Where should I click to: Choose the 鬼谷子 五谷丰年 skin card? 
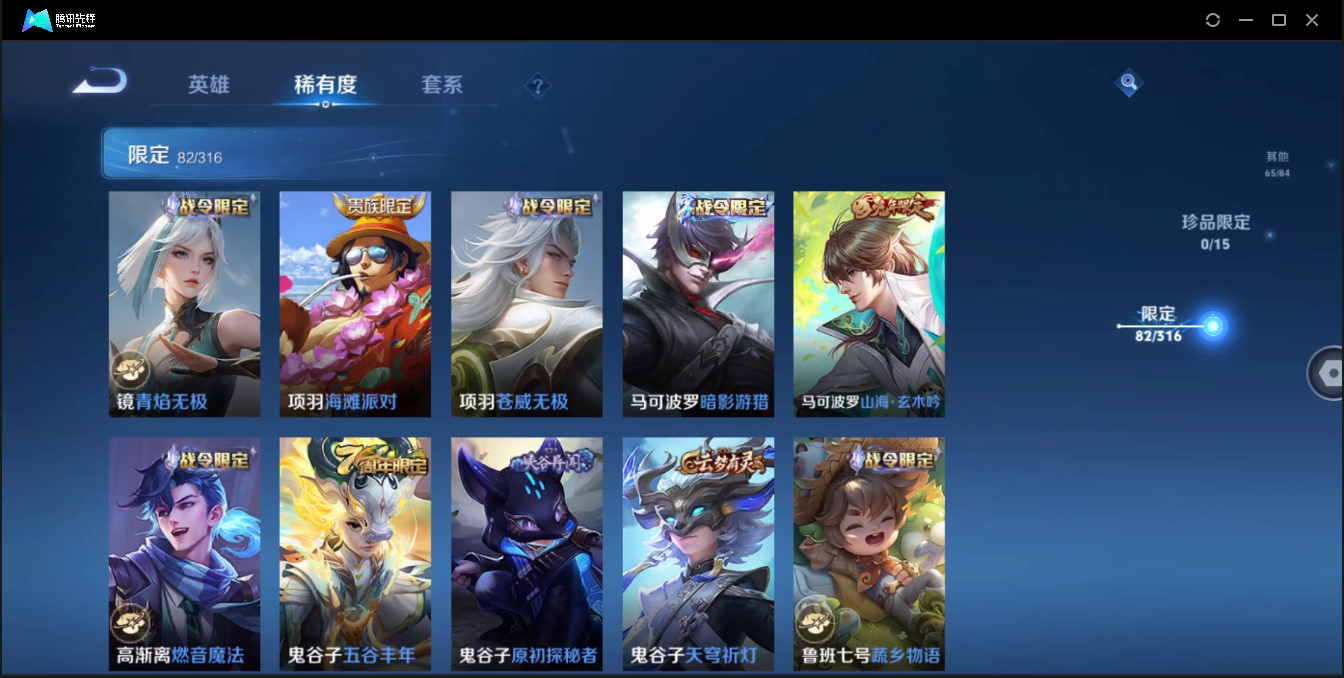click(x=355, y=553)
